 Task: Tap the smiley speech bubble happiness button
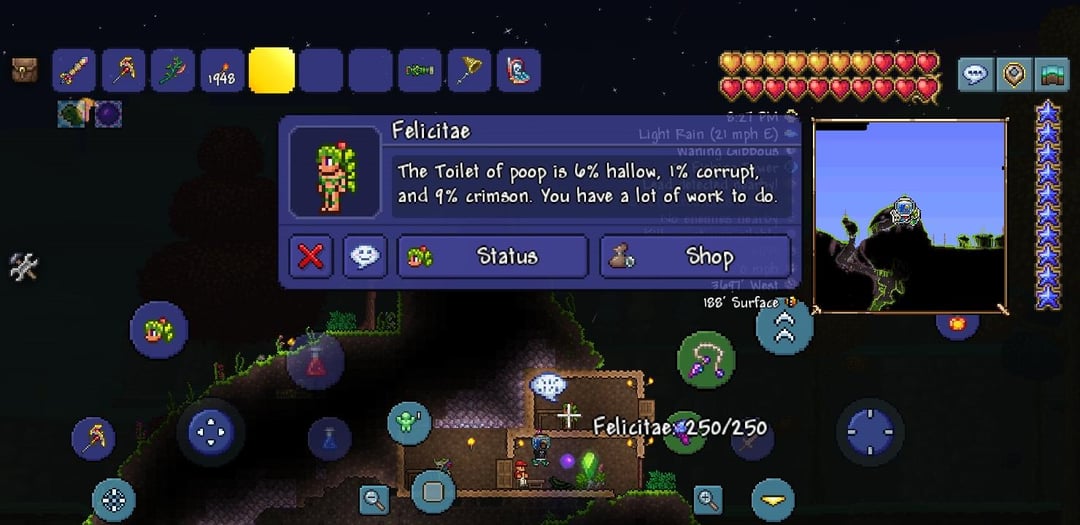[365, 257]
